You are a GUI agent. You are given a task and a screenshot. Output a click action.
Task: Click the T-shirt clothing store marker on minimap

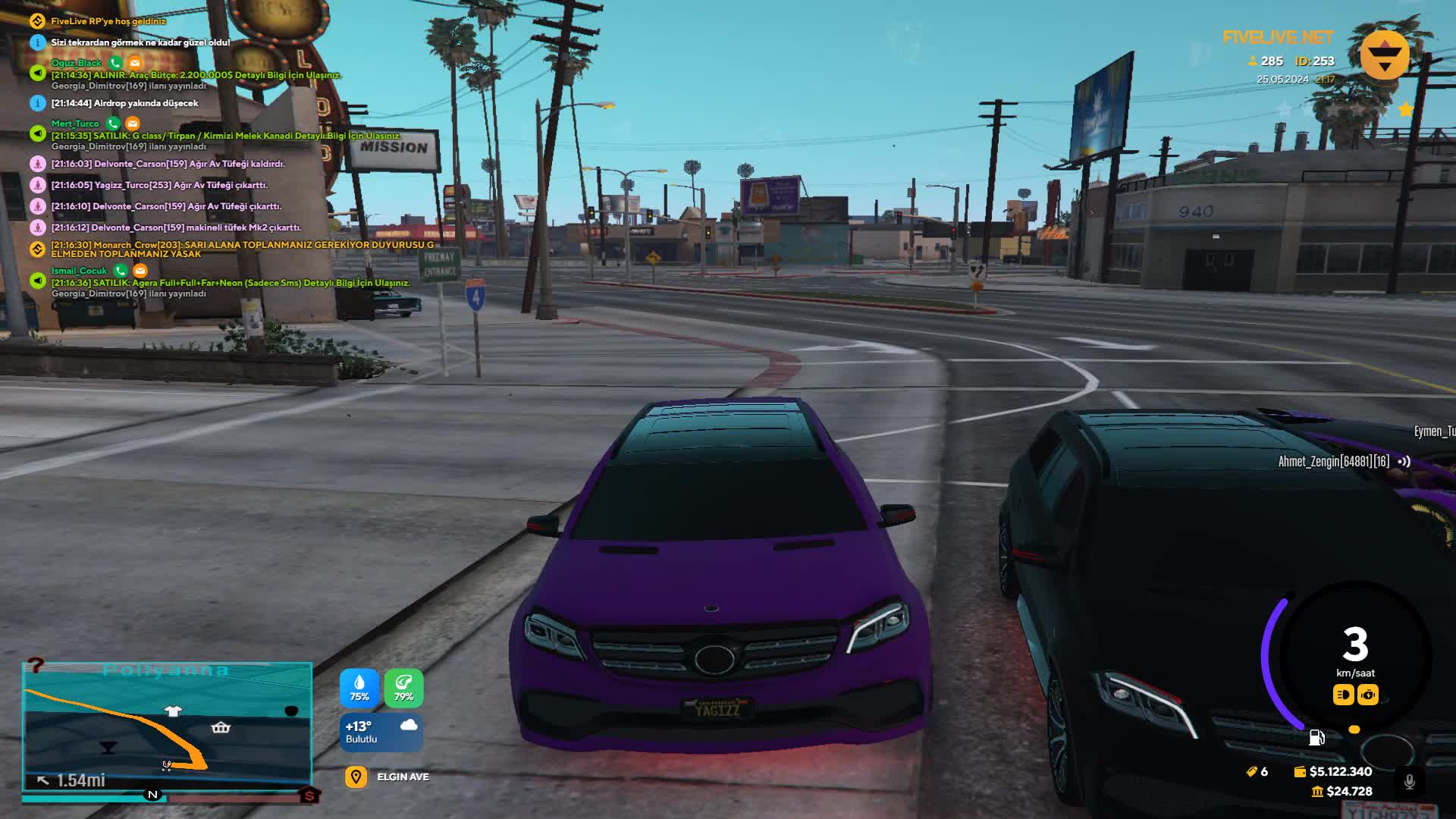coord(173,711)
